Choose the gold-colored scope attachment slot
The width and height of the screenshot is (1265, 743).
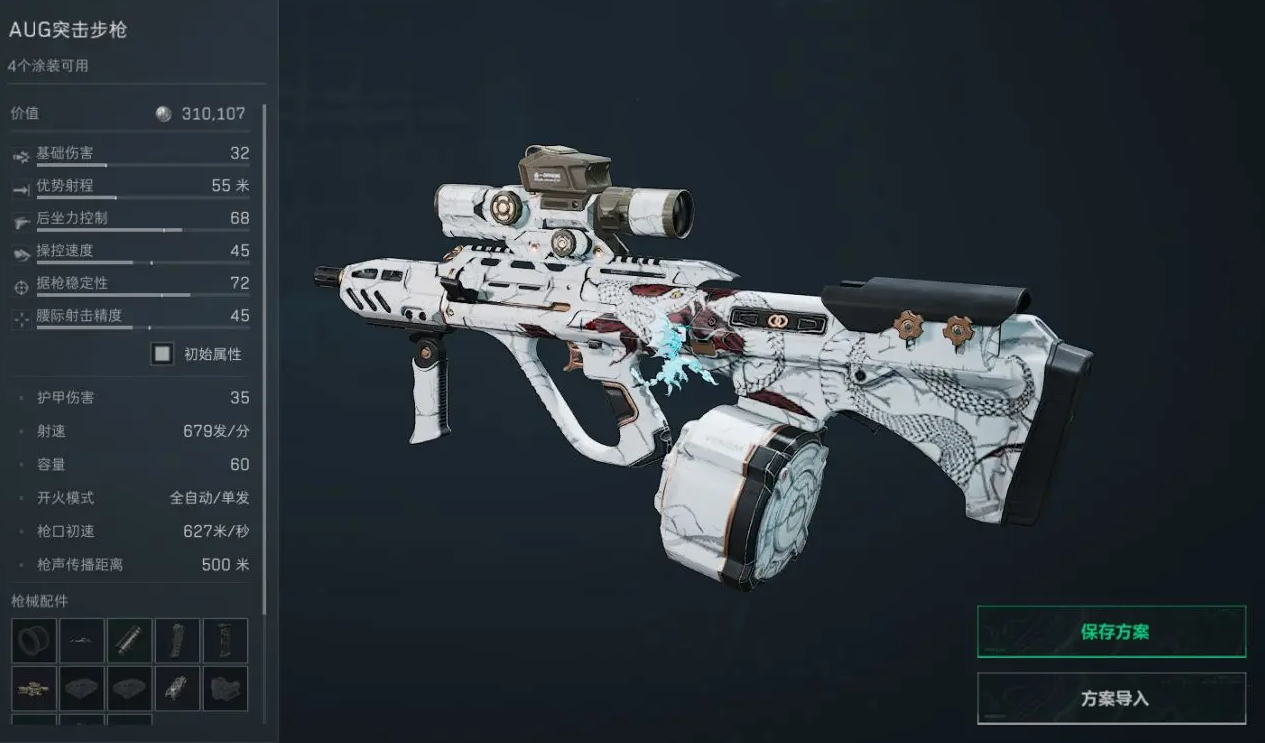[x=34, y=689]
